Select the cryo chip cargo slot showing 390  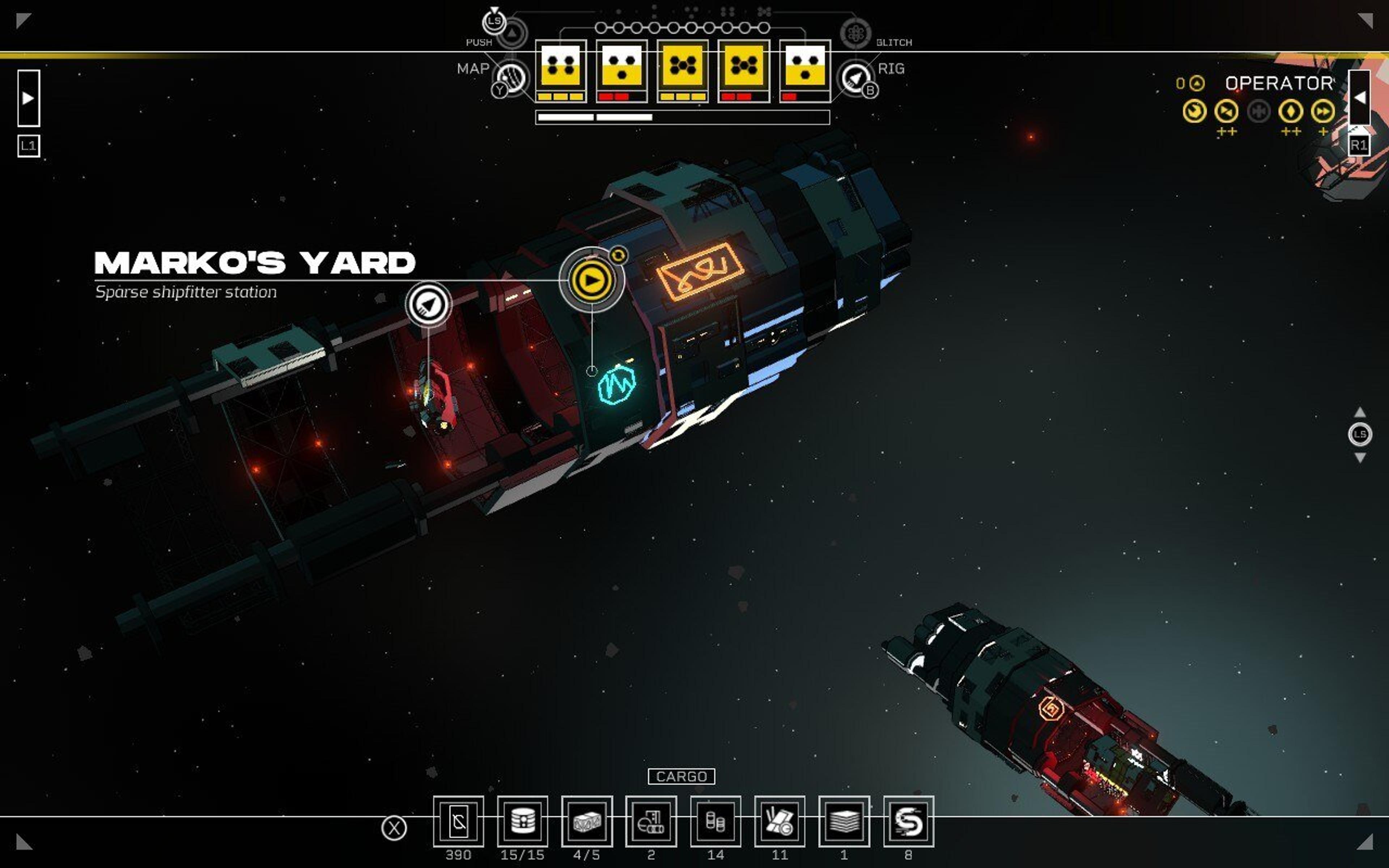coord(458,821)
